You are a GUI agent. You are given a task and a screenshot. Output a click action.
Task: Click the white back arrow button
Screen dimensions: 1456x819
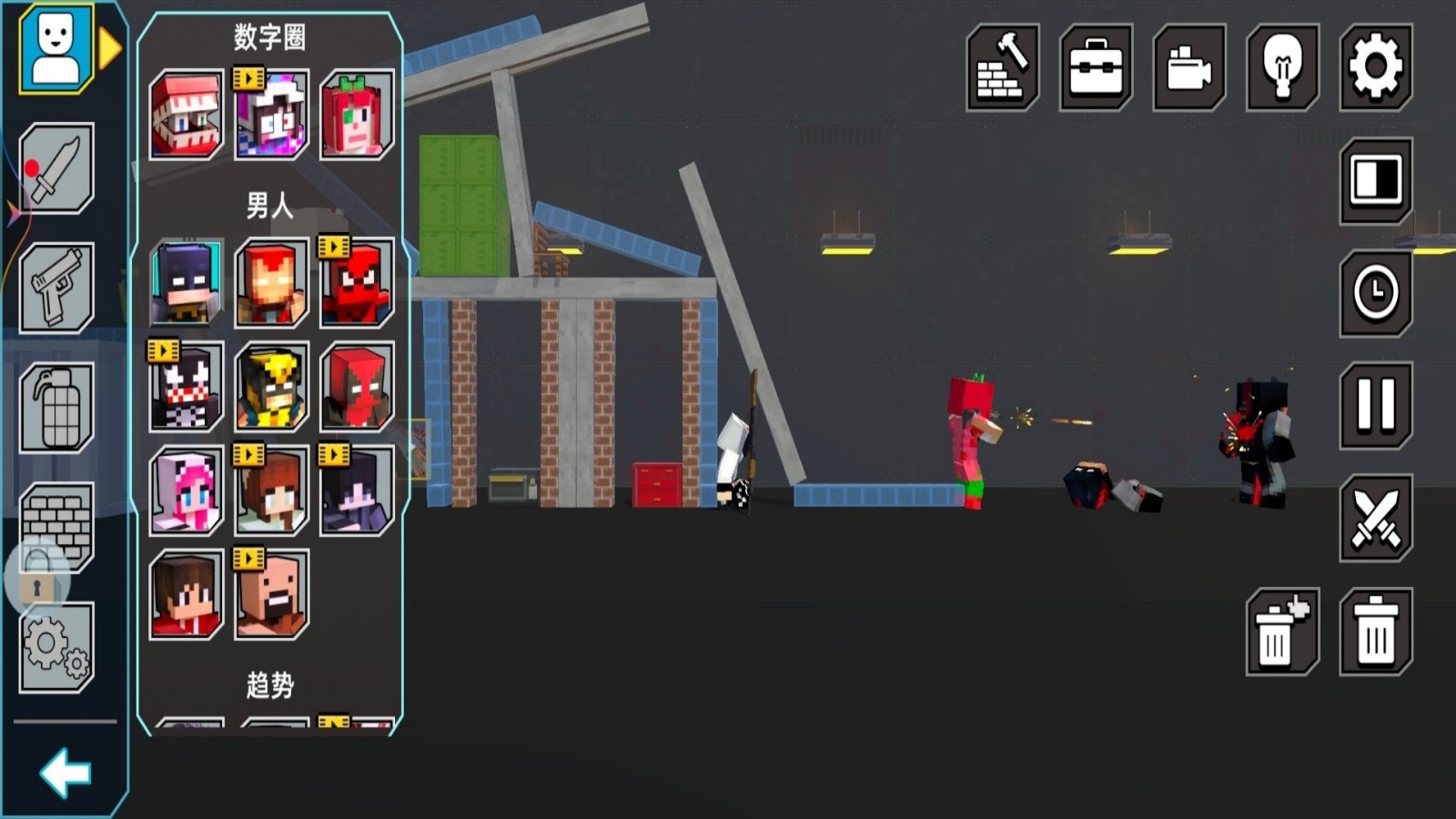click(65, 773)
